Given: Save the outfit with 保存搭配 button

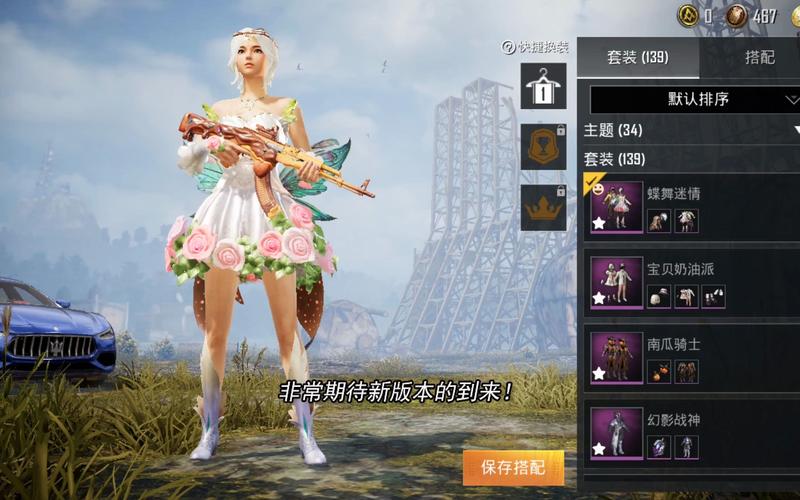Looking at the screenshot, I should [x=513, y=467].
